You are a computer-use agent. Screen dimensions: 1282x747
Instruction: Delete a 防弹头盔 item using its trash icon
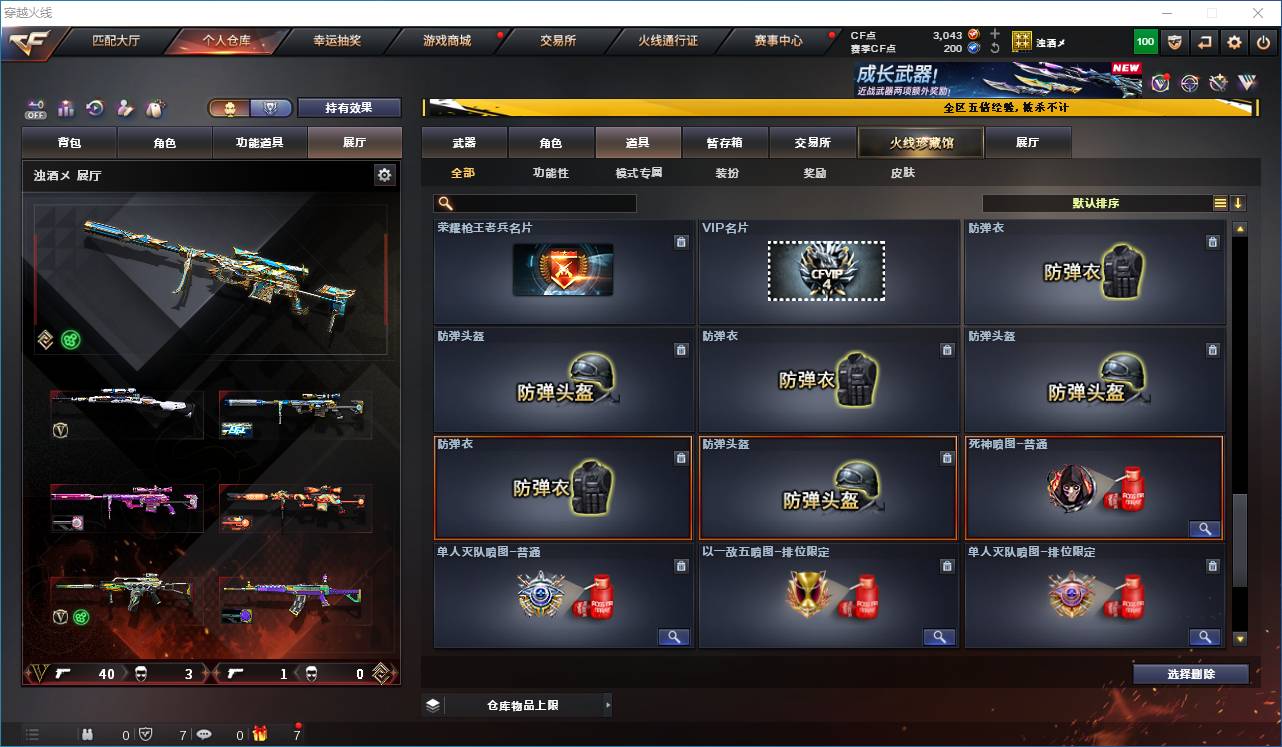point(681,350)
